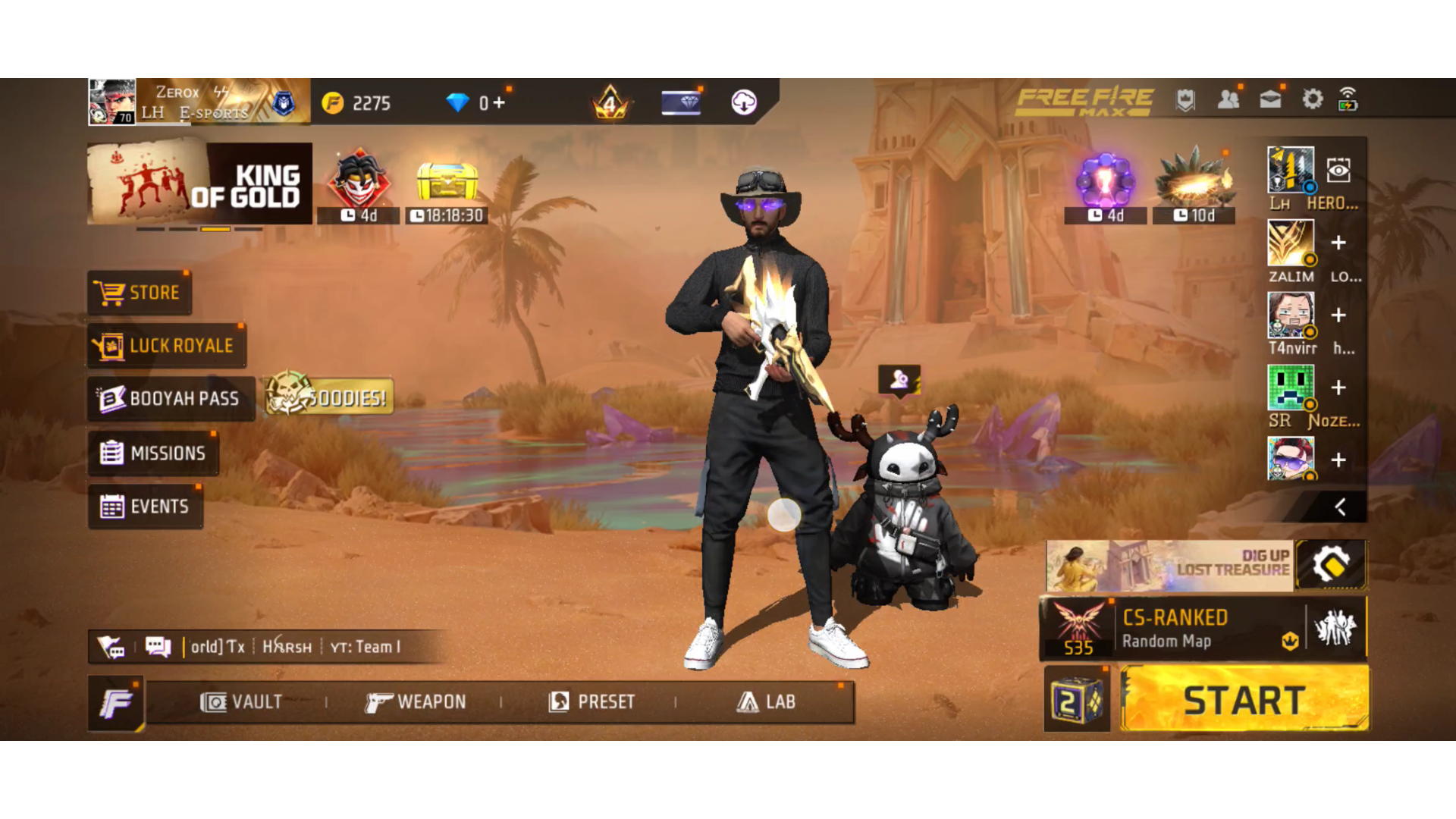Open the King of Gold banner

199,184
